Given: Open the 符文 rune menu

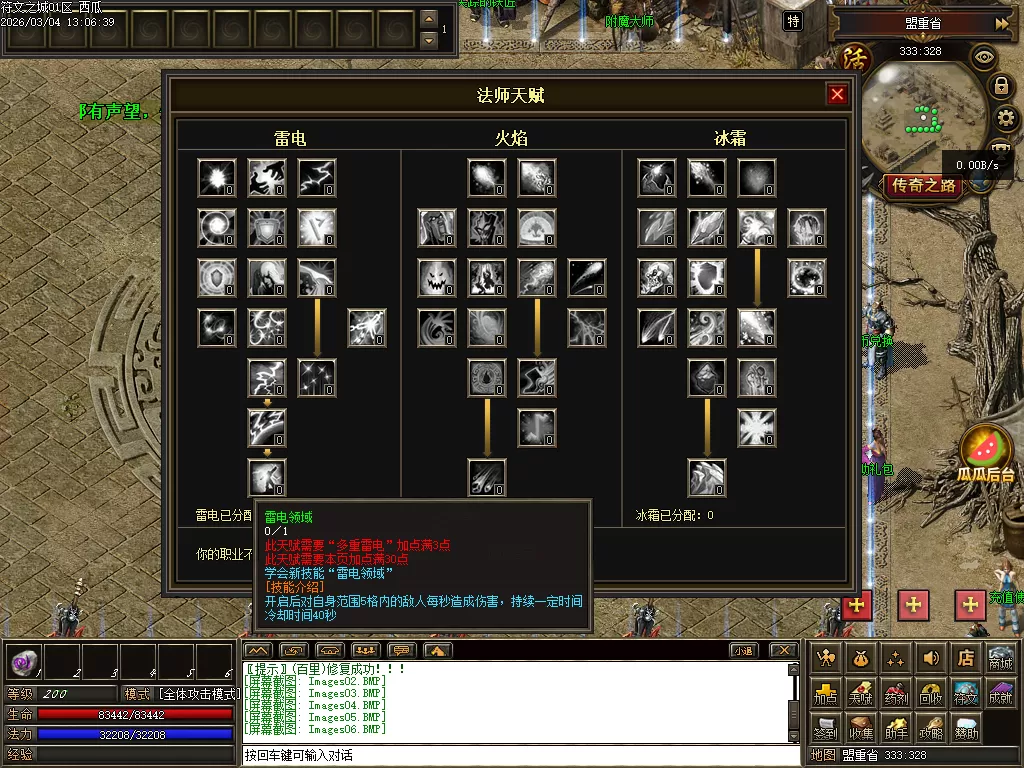Looking at the screenshot, I should click(x=965, y=694).
